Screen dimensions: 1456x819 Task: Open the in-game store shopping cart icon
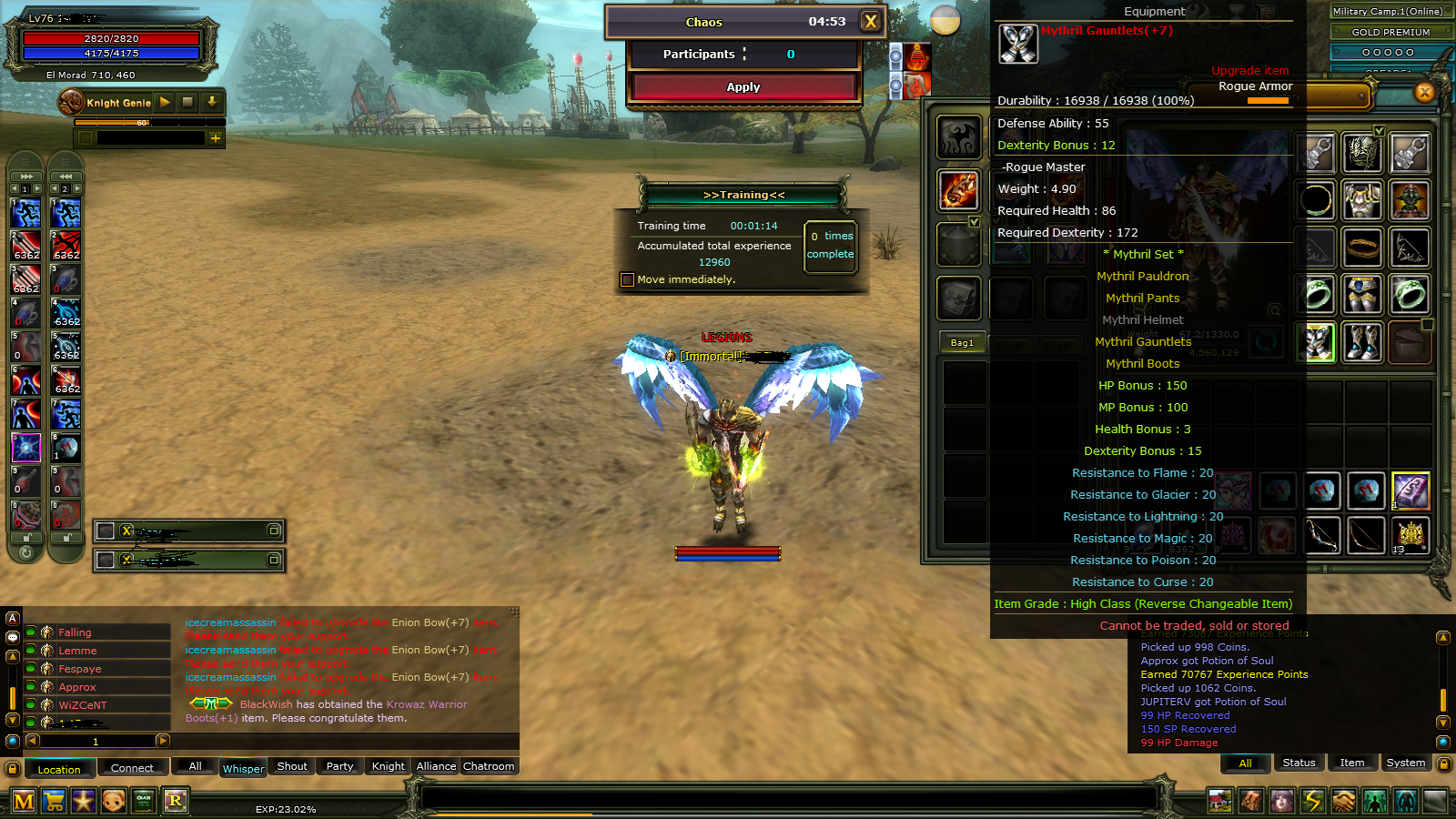56,802
